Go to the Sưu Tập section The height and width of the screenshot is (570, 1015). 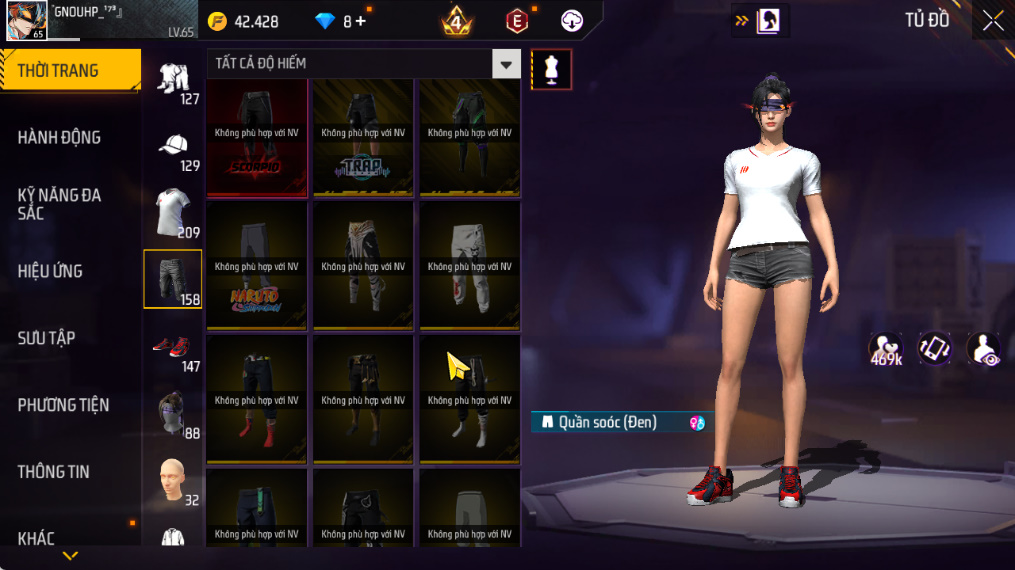tap(46, 338)
